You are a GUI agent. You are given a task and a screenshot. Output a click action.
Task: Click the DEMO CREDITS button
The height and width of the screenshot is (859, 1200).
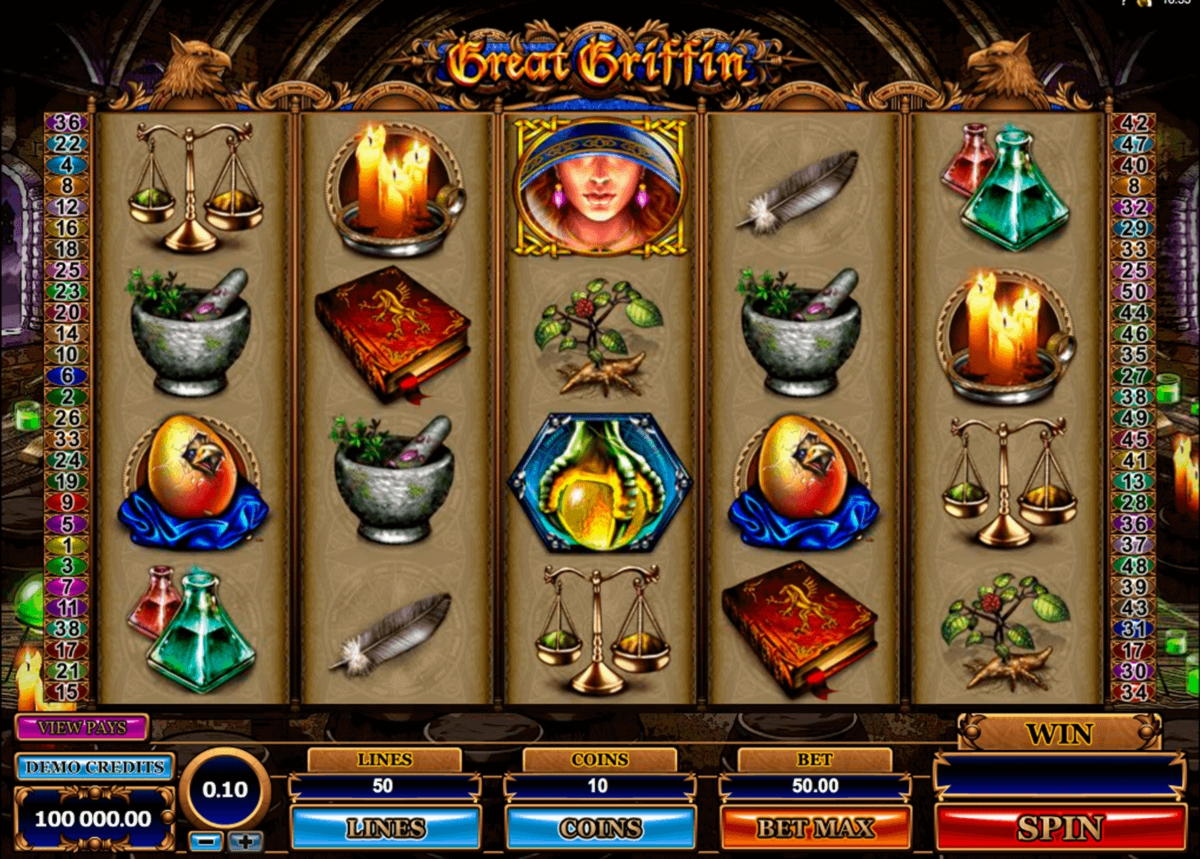click(95, 767)
